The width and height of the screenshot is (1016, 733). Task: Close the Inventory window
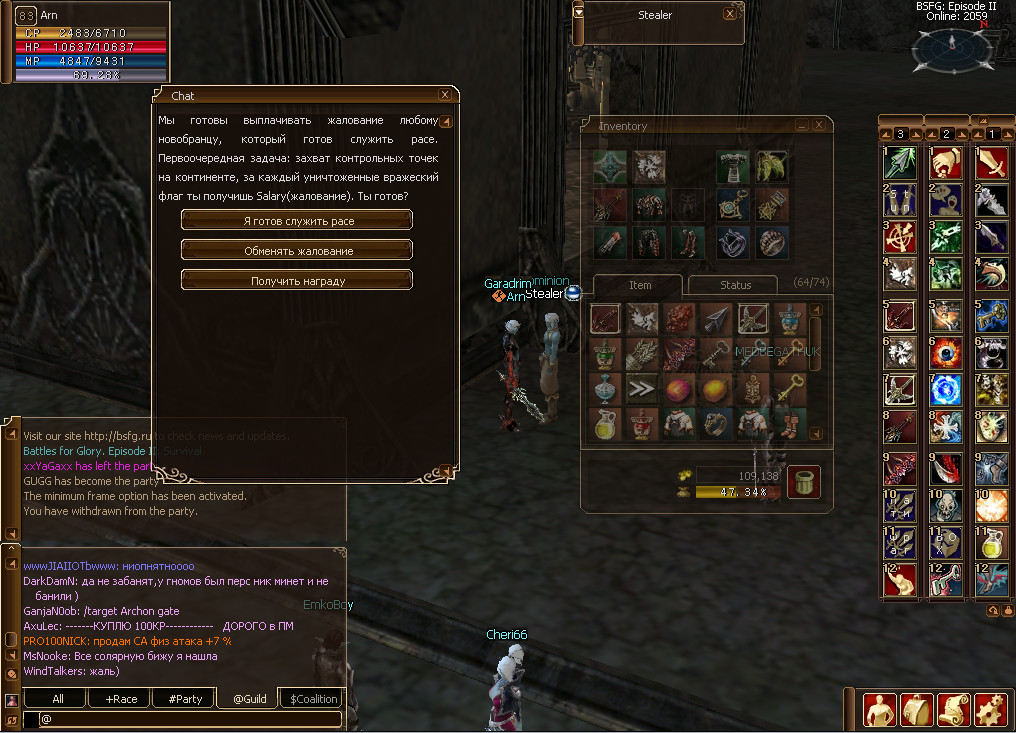(819, 125)
